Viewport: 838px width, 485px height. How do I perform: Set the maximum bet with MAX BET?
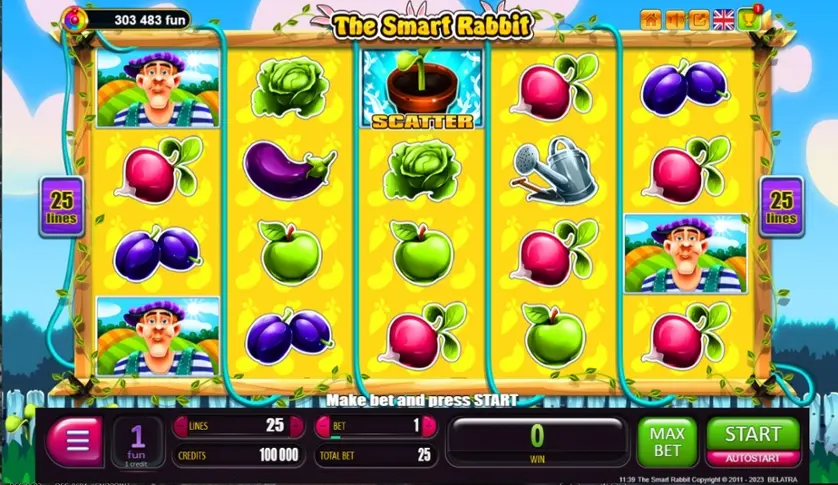click(667, 442)
